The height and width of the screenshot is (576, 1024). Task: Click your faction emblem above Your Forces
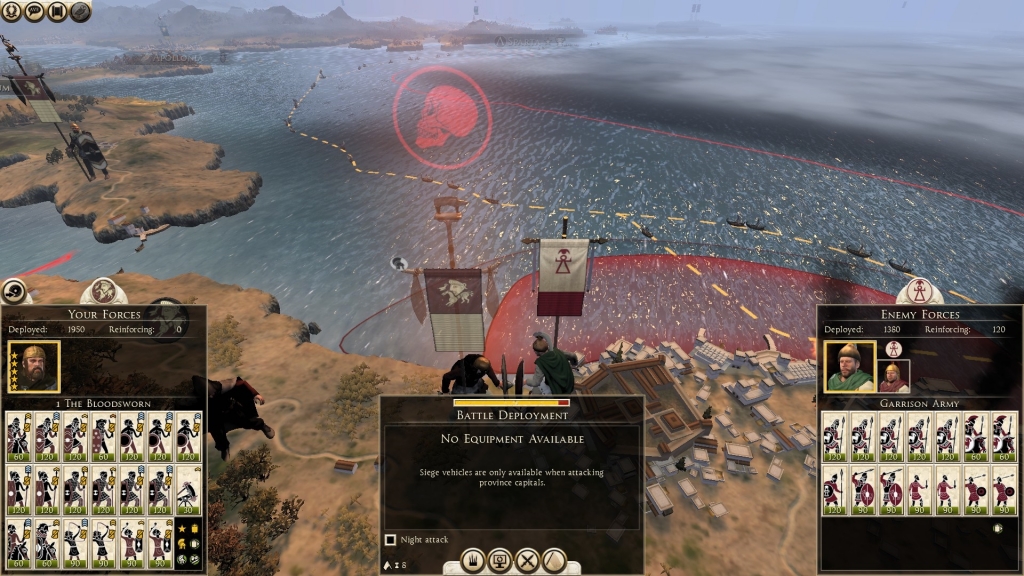coord(103,291)
